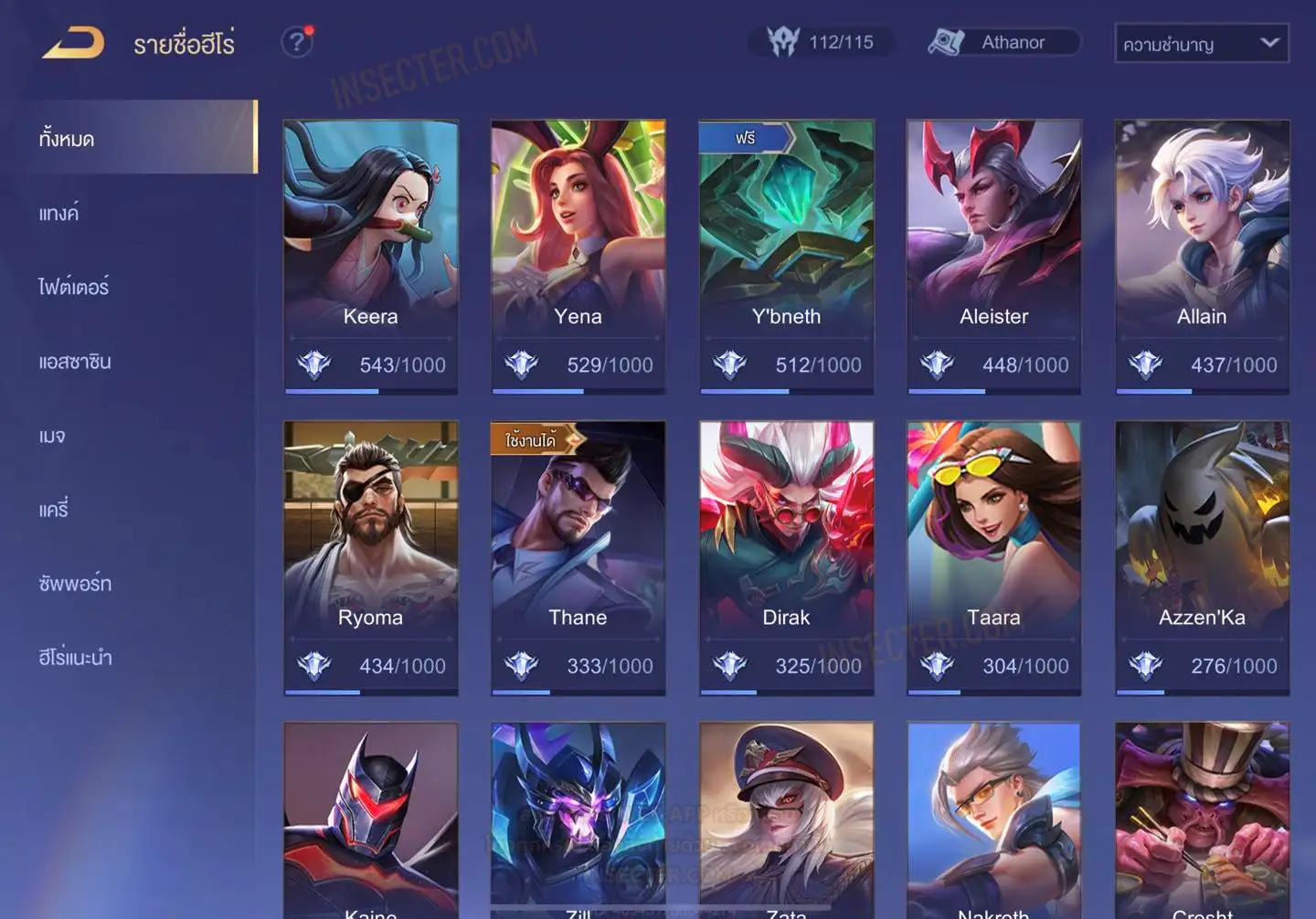Expand the ความชำนาญ sort dropdown

1201,43
